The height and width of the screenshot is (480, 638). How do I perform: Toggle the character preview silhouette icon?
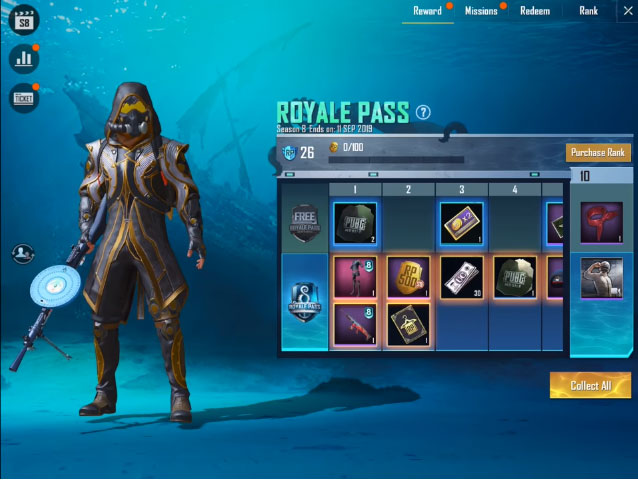(23, 255)
